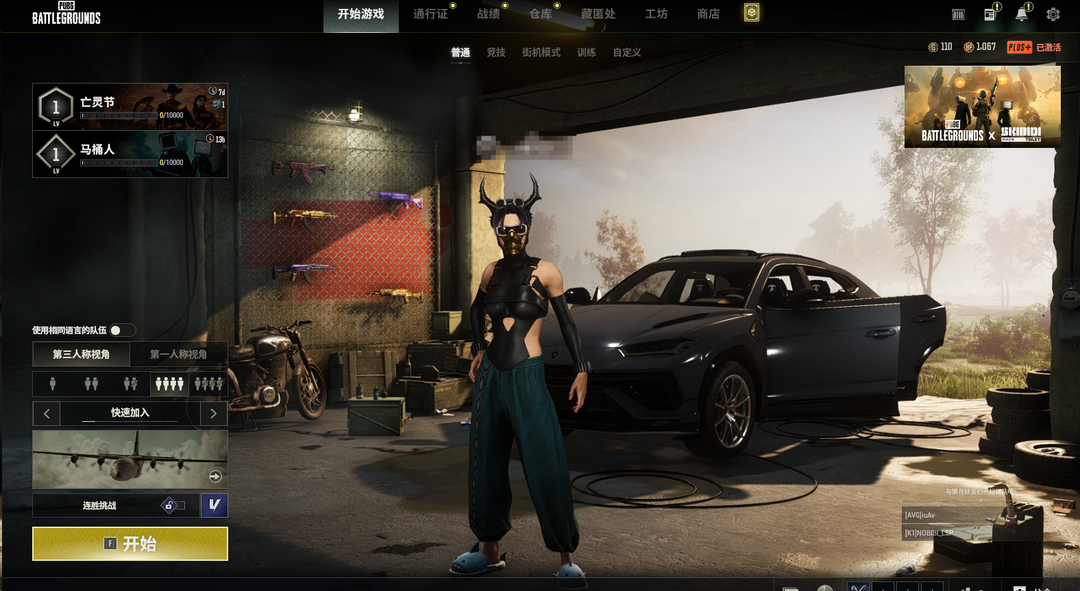Click the yellow 开始 start button
This screenshot has height=591, width=1080.
[x=130, y=544]
